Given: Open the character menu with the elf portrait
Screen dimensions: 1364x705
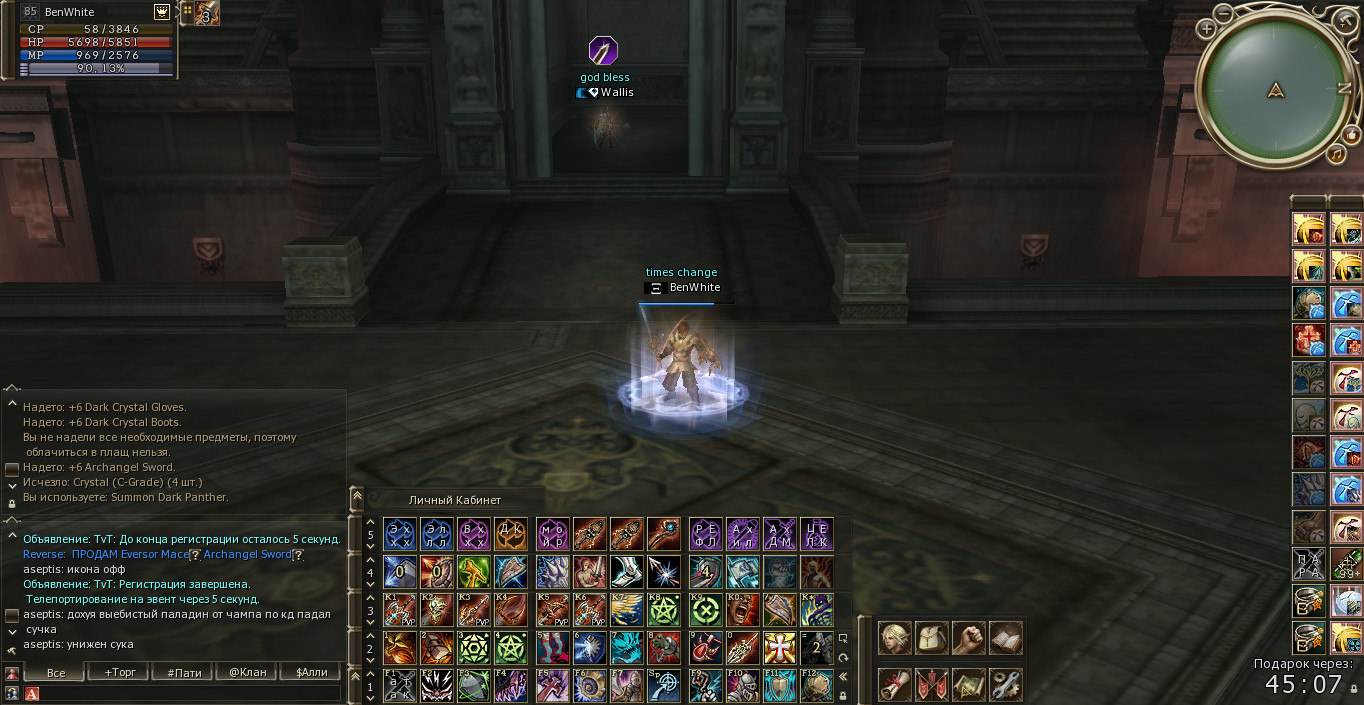Looking at the screenshot, I should click(894, 638).
